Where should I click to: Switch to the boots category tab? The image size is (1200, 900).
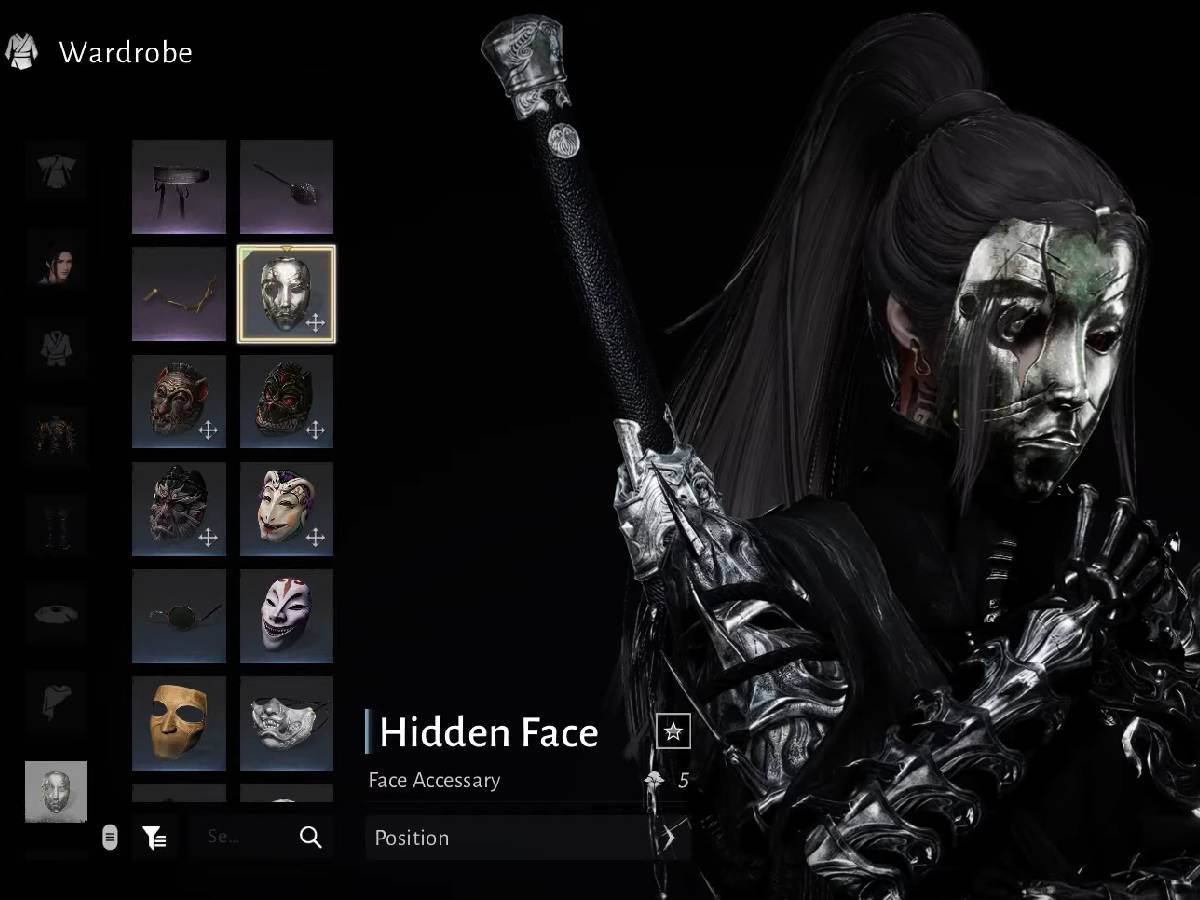56,525
